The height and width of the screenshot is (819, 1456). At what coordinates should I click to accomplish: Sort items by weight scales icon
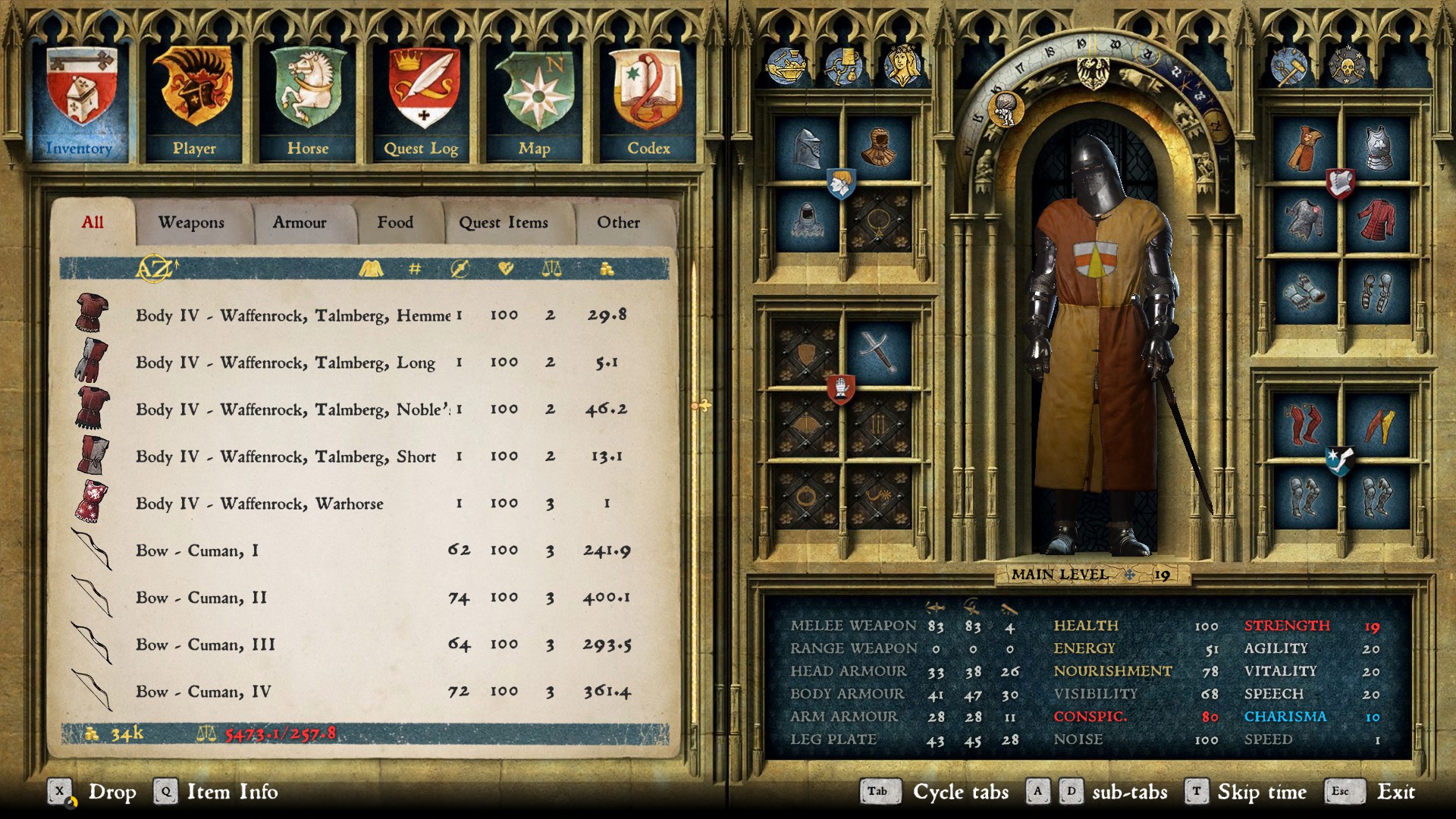pos(551,268)
